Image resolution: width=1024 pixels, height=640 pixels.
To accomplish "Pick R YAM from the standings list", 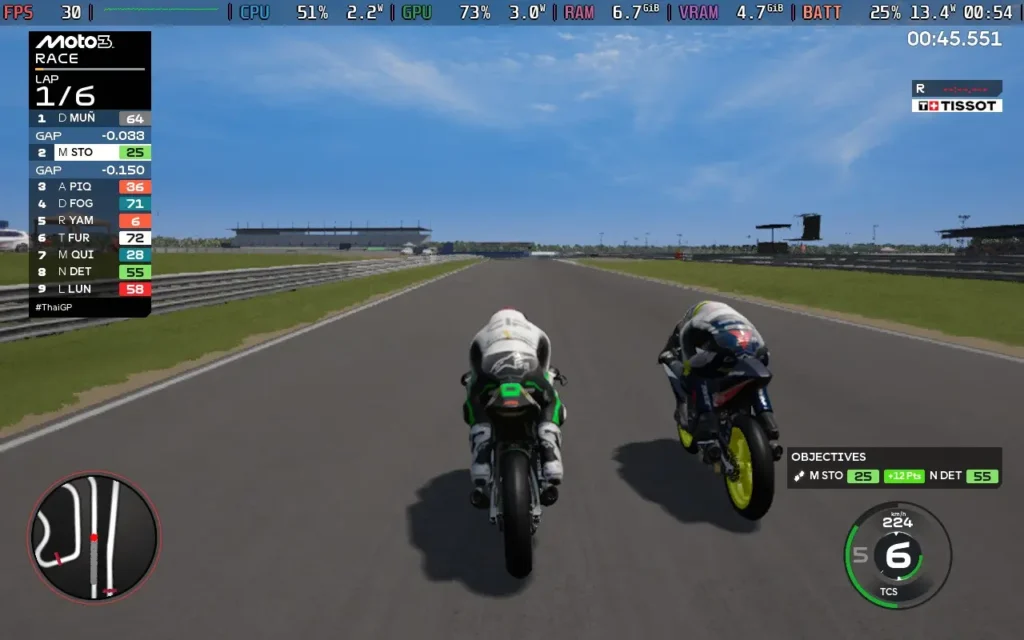I will click(x=91, y=221).
